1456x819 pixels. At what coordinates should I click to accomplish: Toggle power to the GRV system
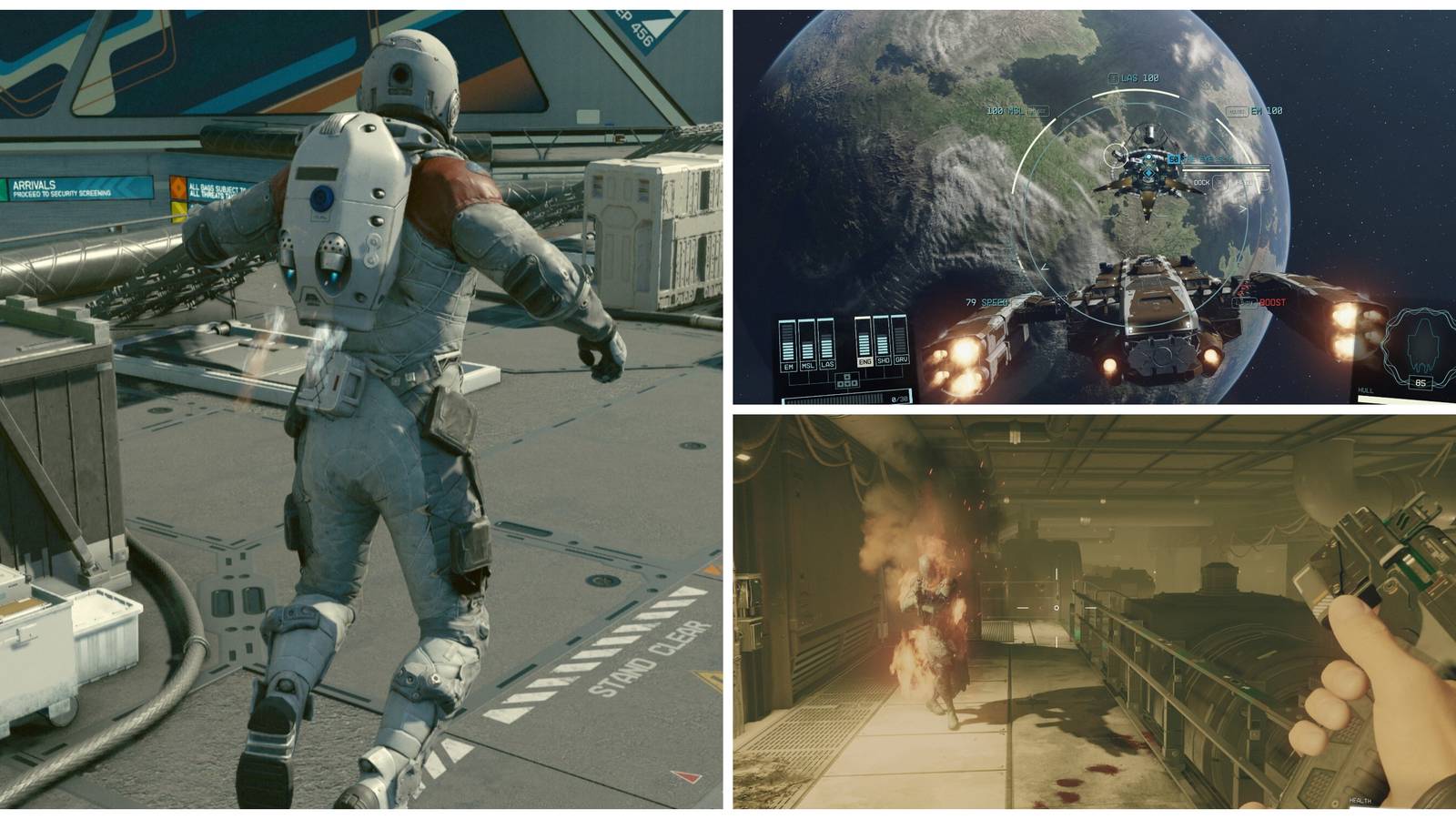(901, 360)
